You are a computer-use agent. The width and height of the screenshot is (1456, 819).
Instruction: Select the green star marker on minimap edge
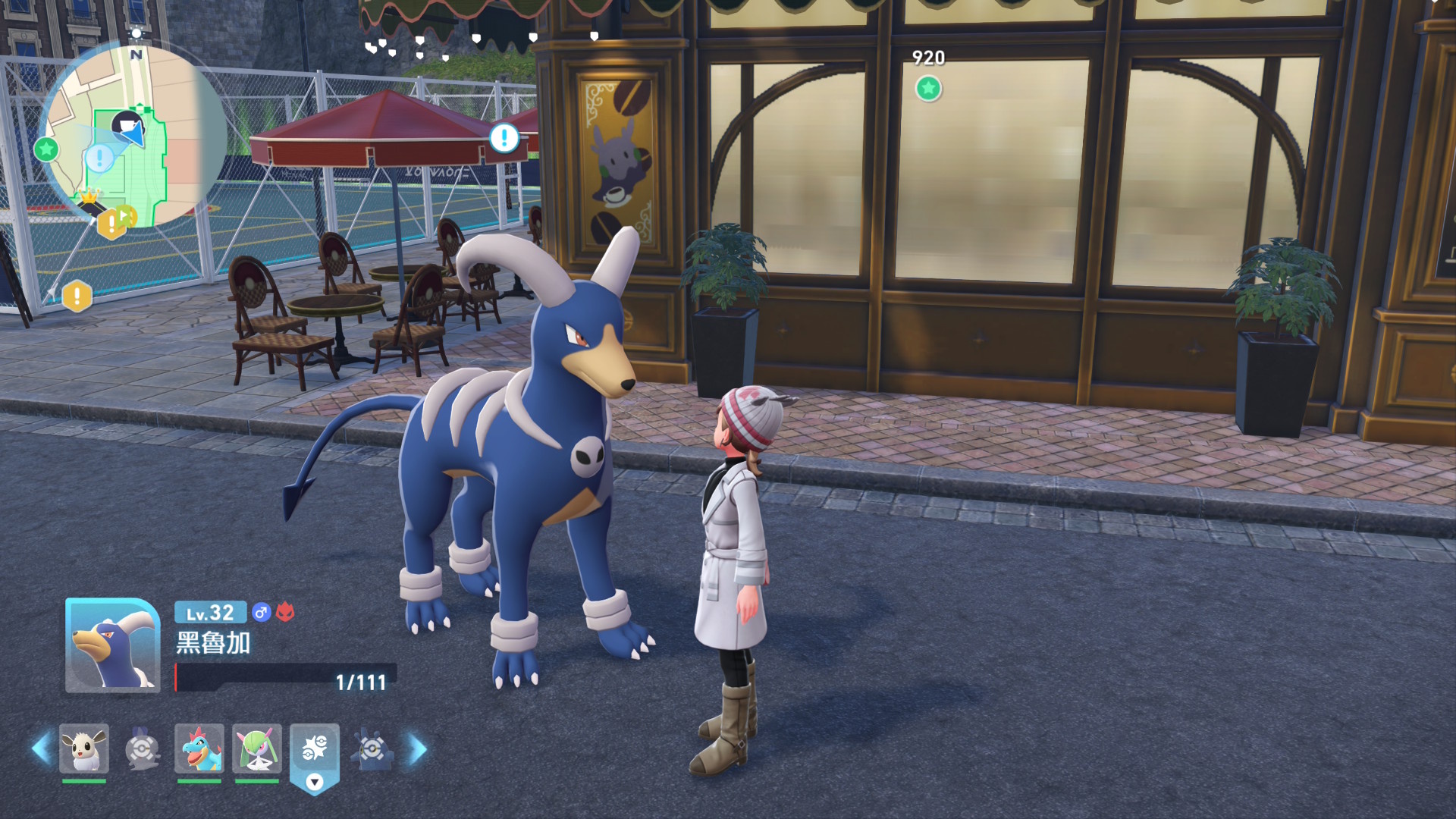coord(46,149)
